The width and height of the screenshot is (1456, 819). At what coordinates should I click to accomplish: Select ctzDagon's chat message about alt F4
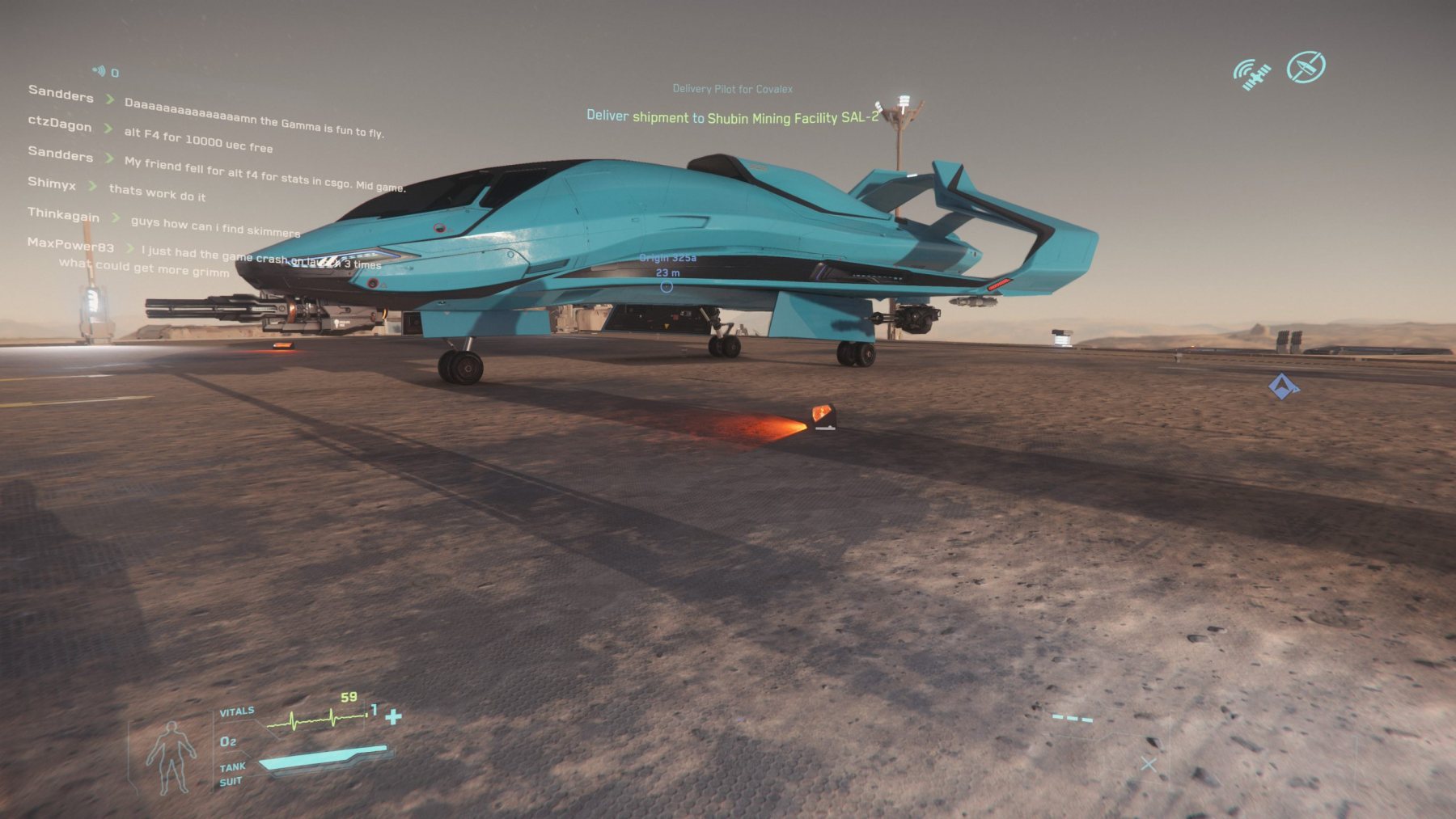pos(198,140)
